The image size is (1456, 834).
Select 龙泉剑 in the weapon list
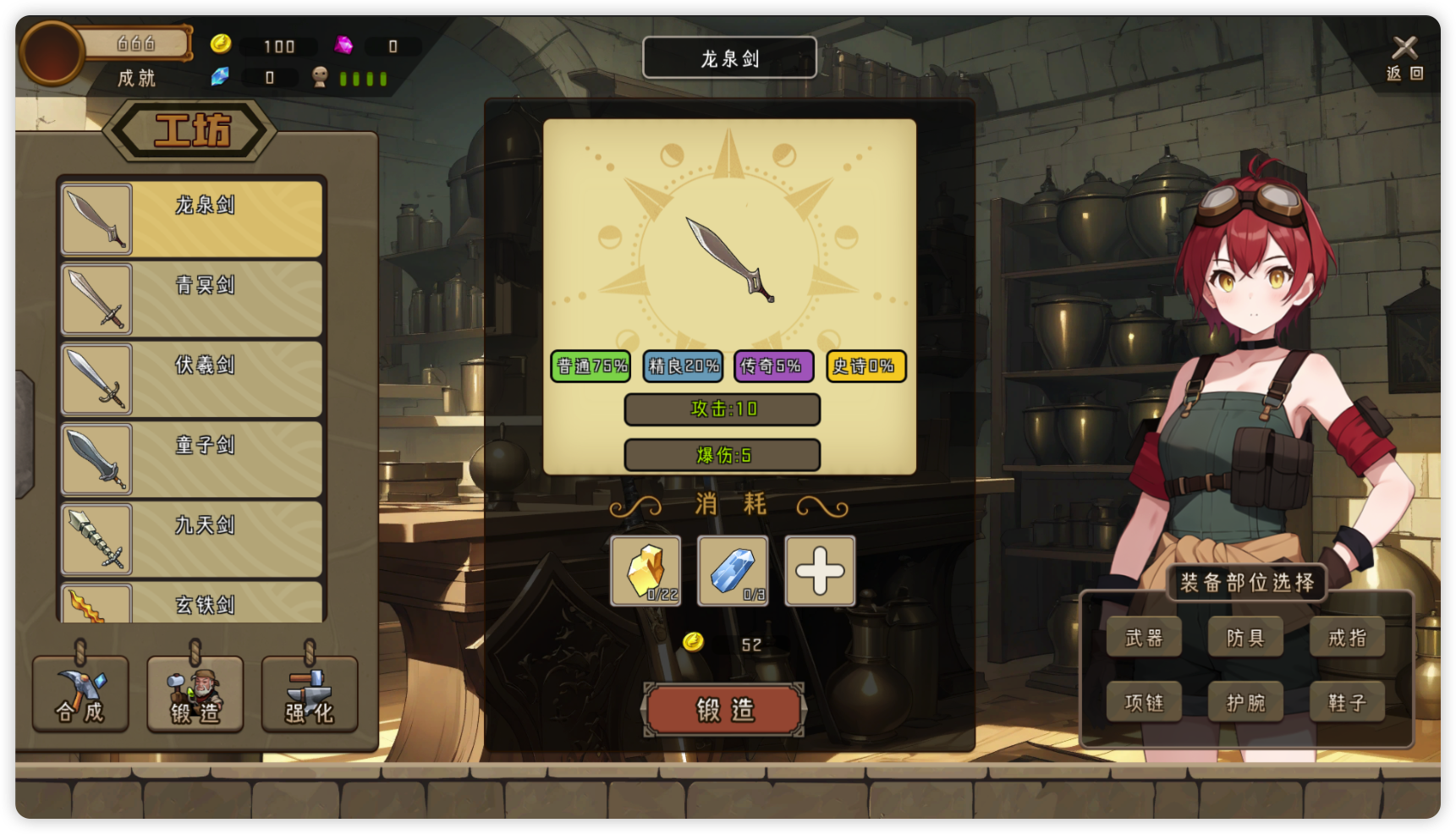[192, 219]
